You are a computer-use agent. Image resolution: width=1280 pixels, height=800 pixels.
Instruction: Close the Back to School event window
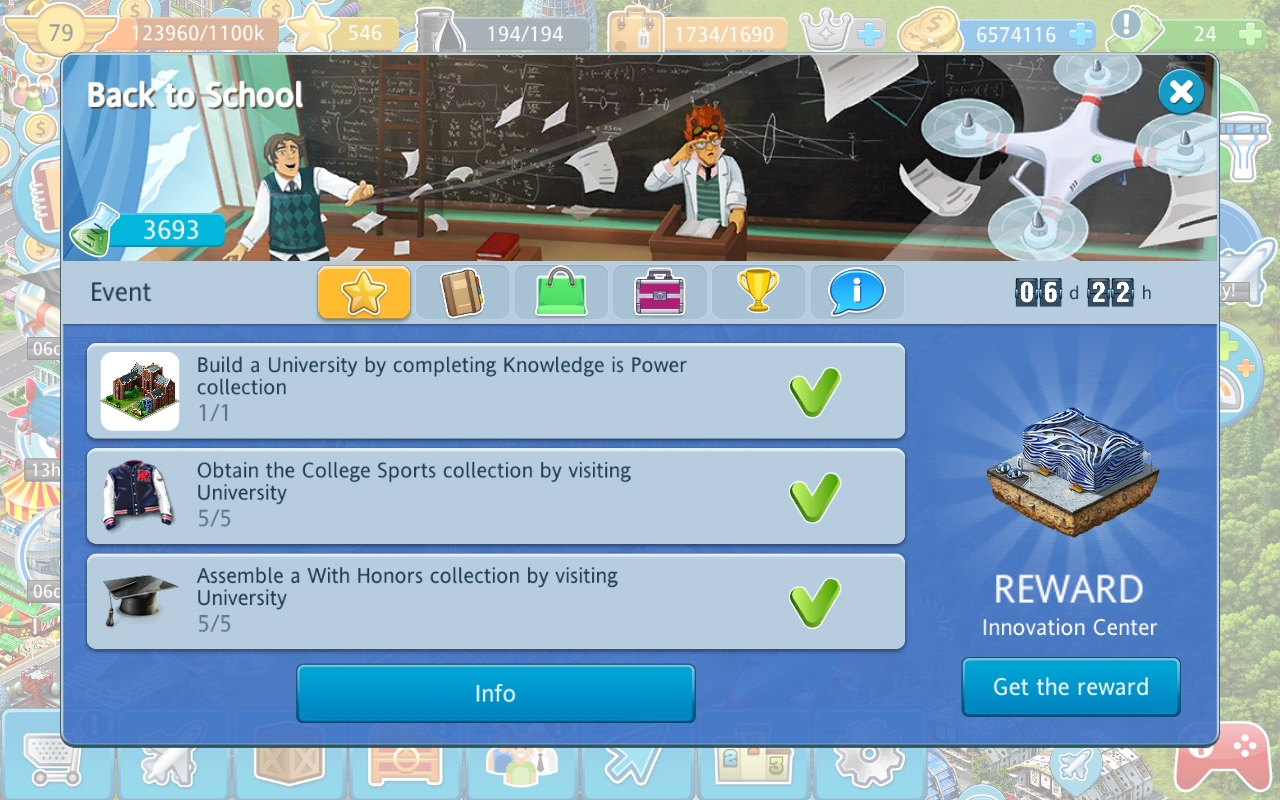(1181, 93)
